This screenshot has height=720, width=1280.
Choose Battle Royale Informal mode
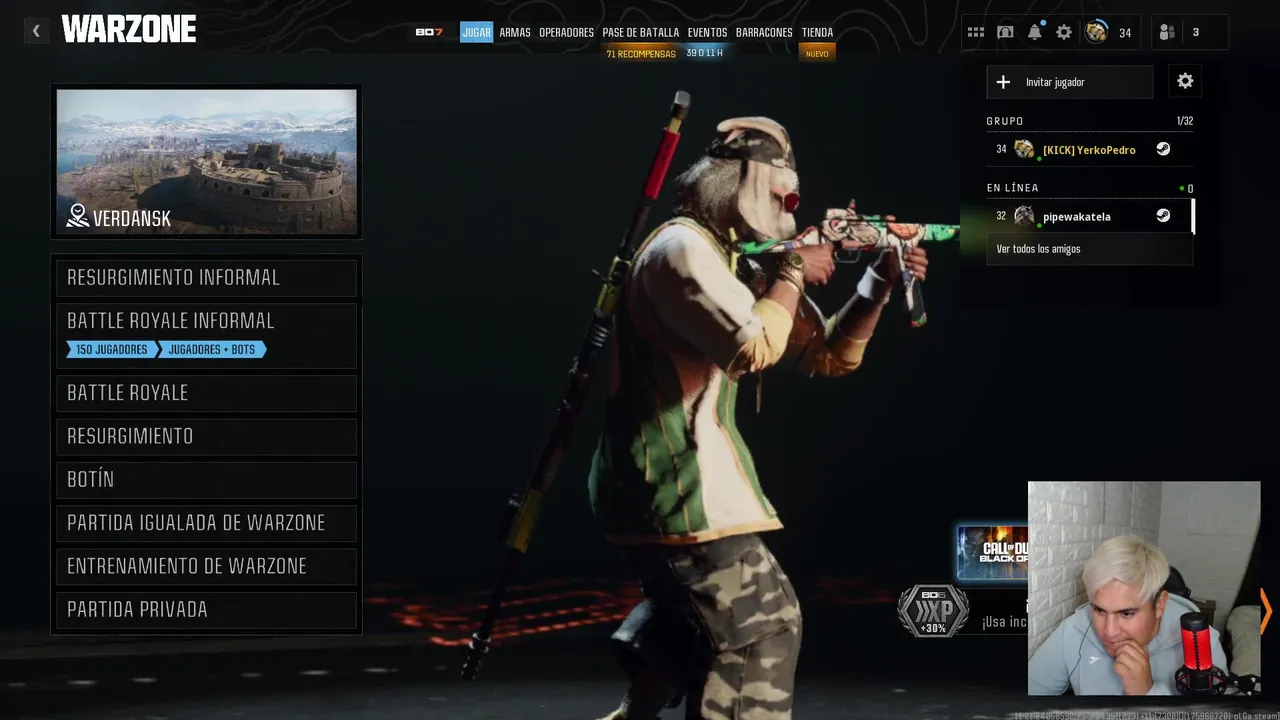[206, 322]
